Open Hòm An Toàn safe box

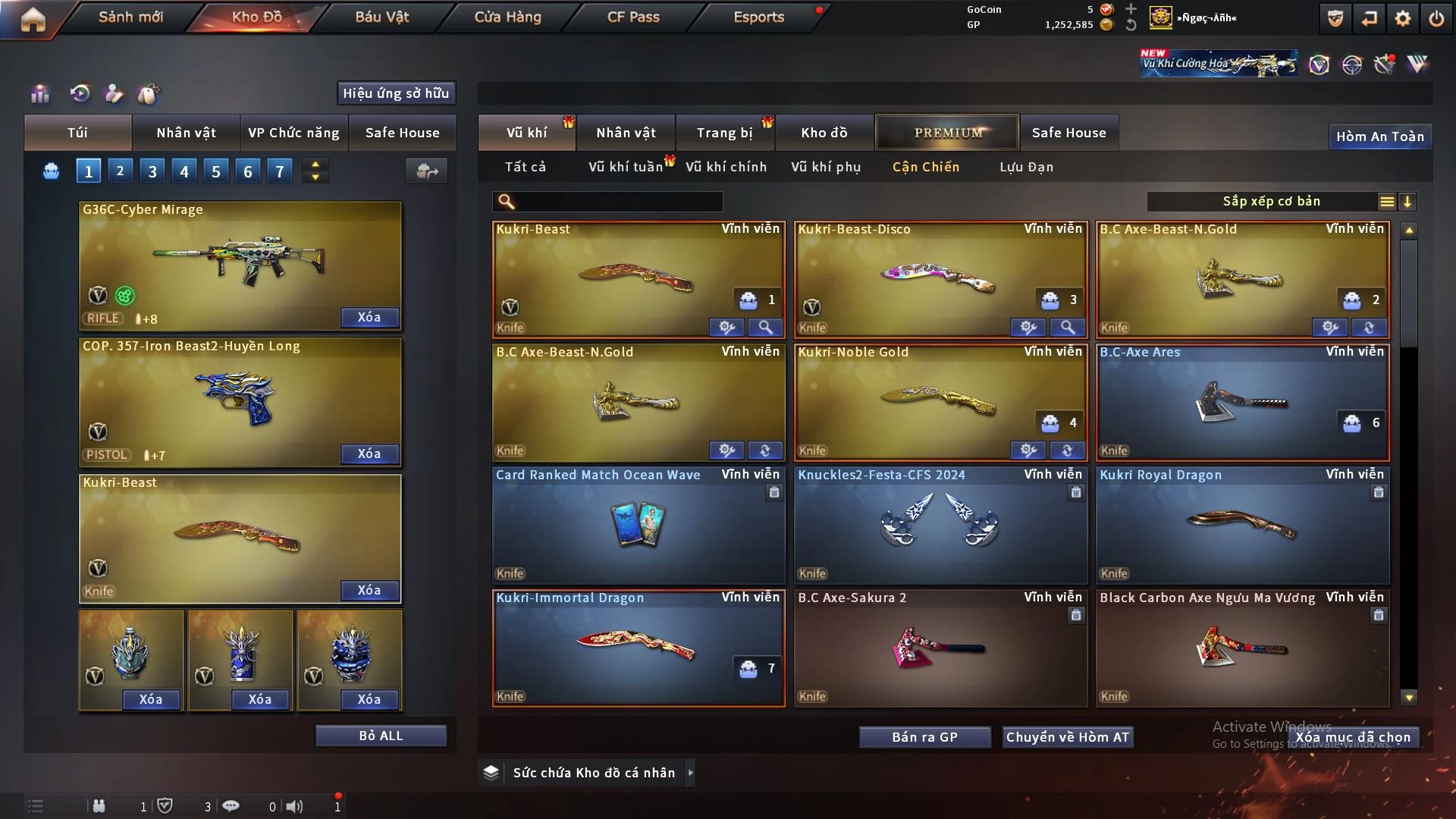1379,136
